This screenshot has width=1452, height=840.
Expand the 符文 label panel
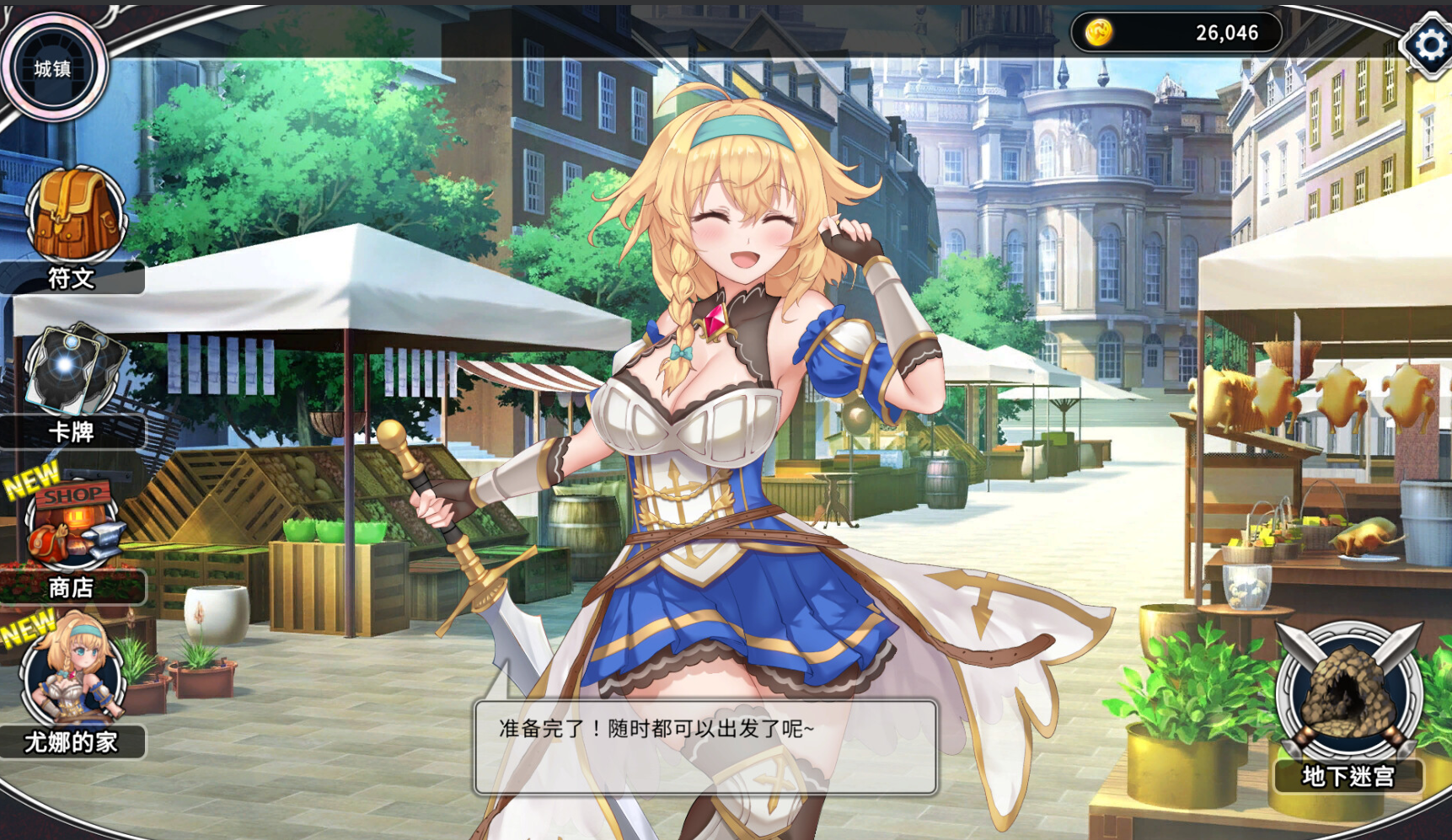click(72, 281)
